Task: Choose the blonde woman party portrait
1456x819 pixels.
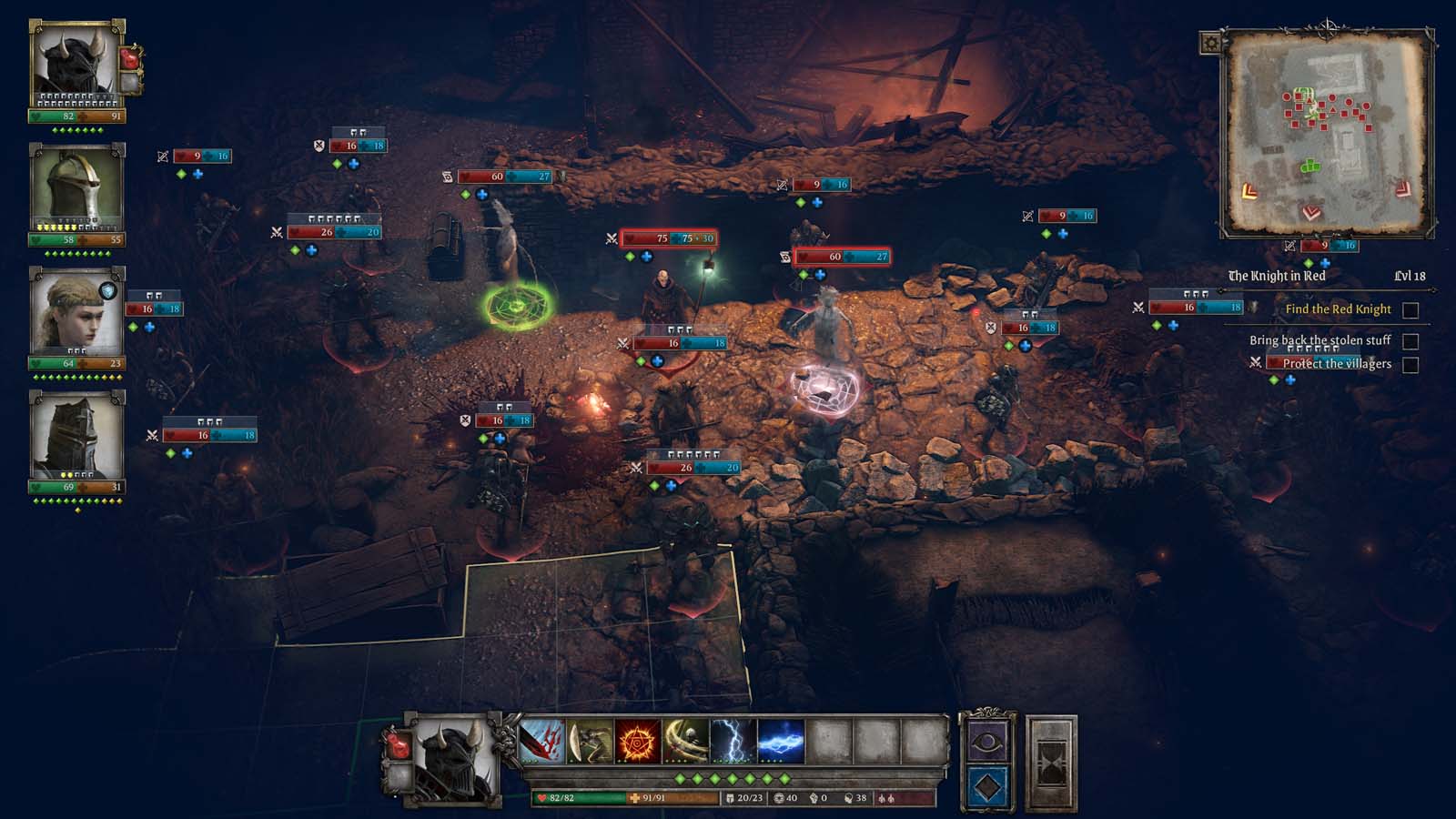Action: coord(76,311)
